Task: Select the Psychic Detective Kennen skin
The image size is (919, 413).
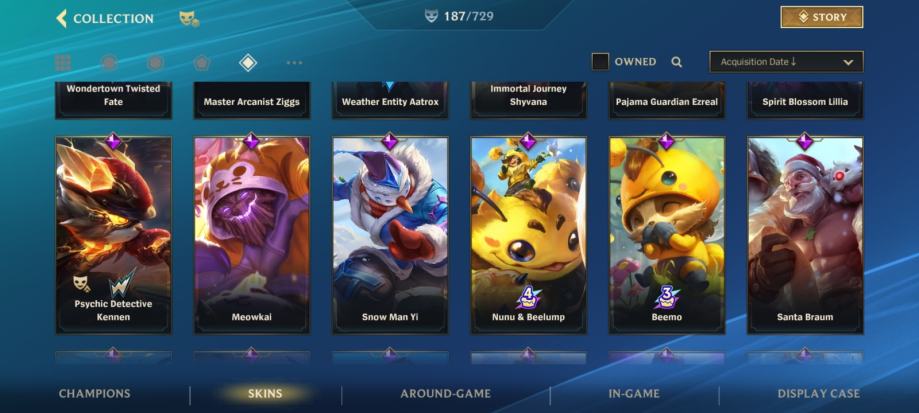Action: click(113, 235)
